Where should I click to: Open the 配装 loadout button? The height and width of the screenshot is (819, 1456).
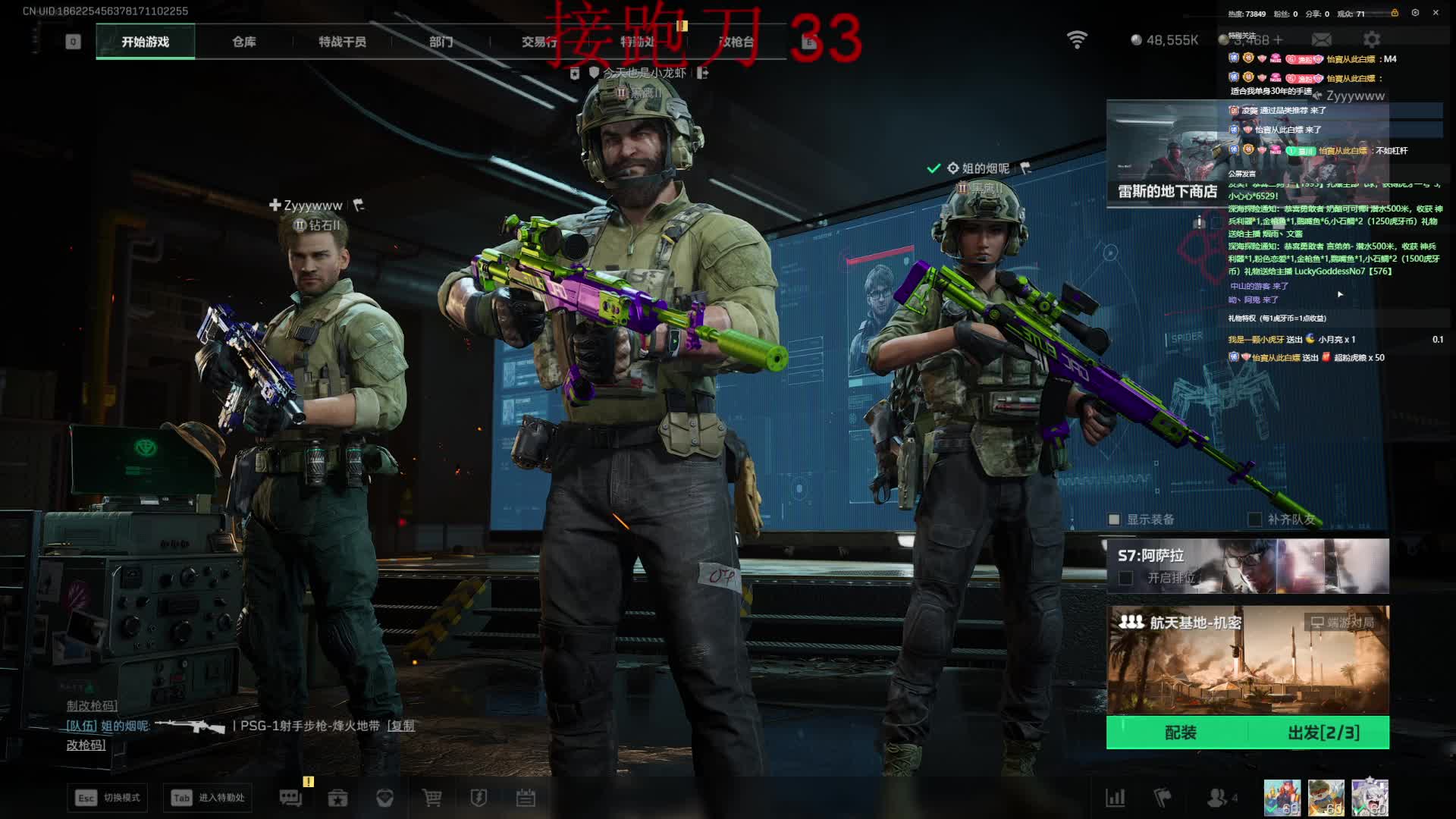coord(1180,733)
